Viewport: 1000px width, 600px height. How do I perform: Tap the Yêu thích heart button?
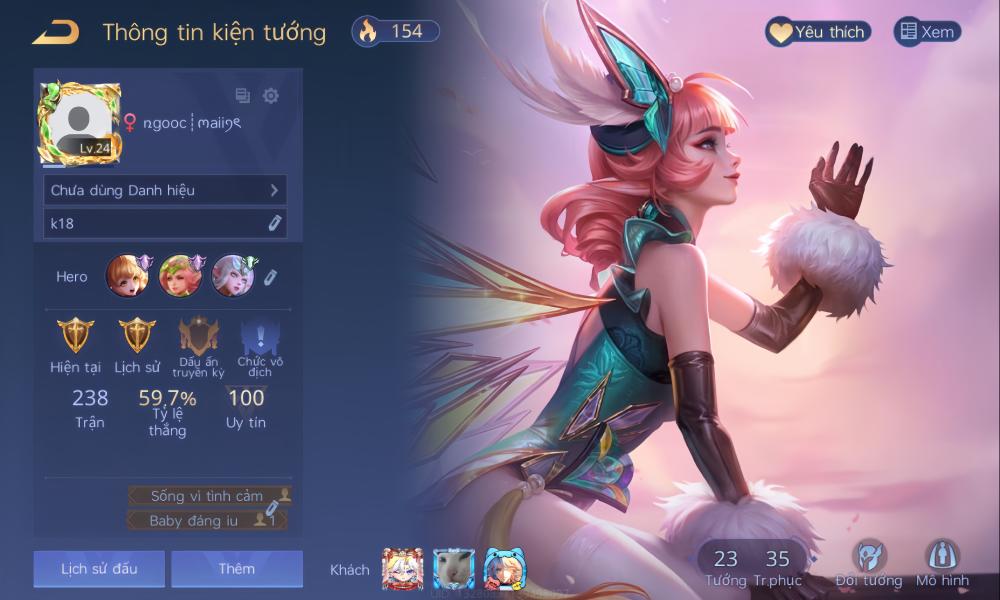817,32
